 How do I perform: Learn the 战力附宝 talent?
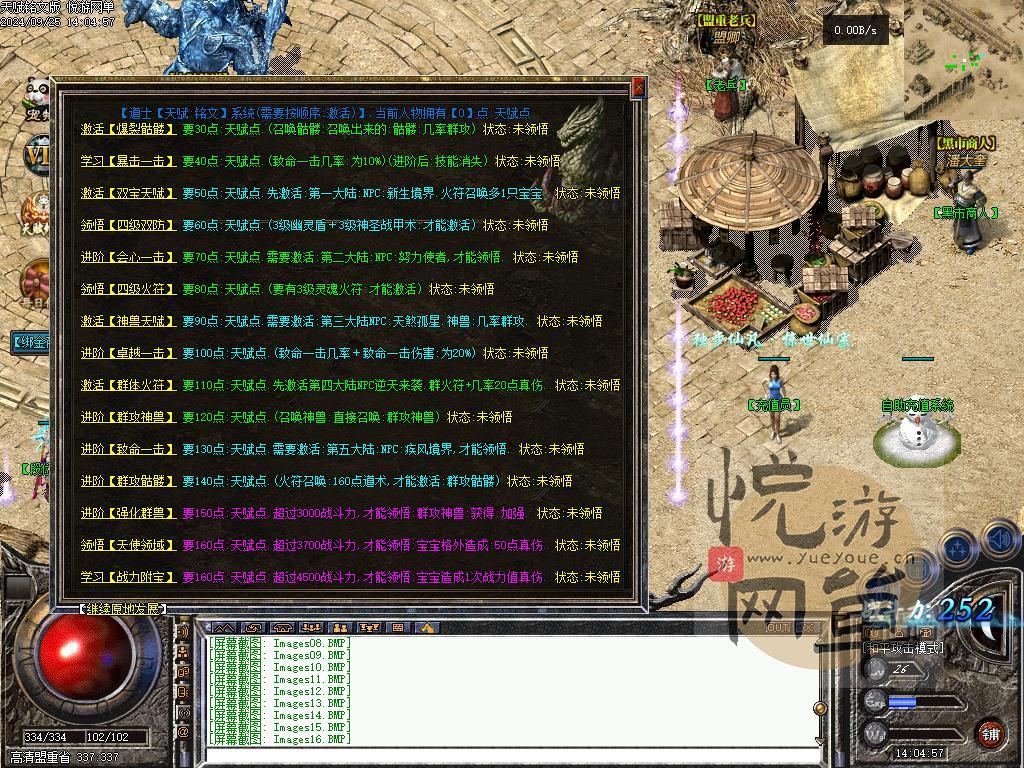[x=128, y=577]
